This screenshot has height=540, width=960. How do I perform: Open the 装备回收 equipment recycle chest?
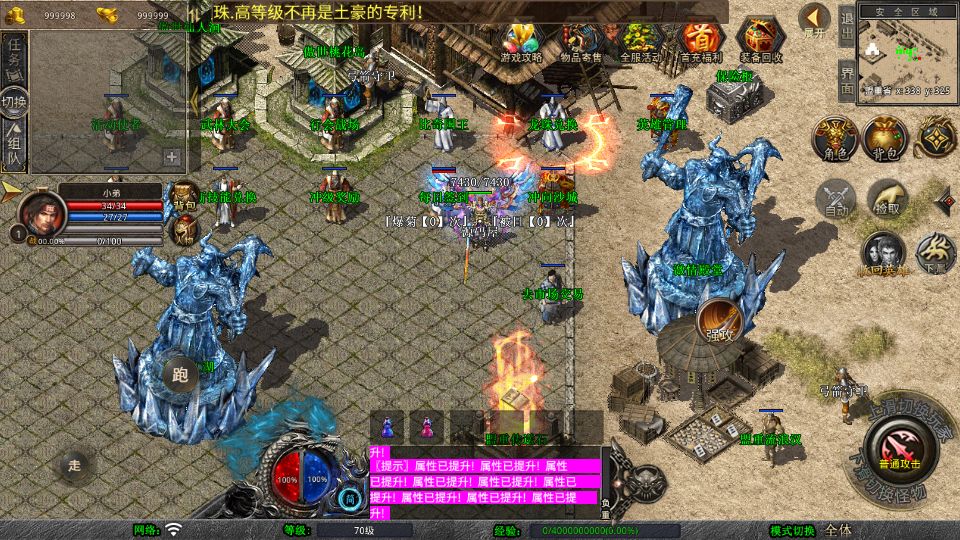(x=761, y=41)
